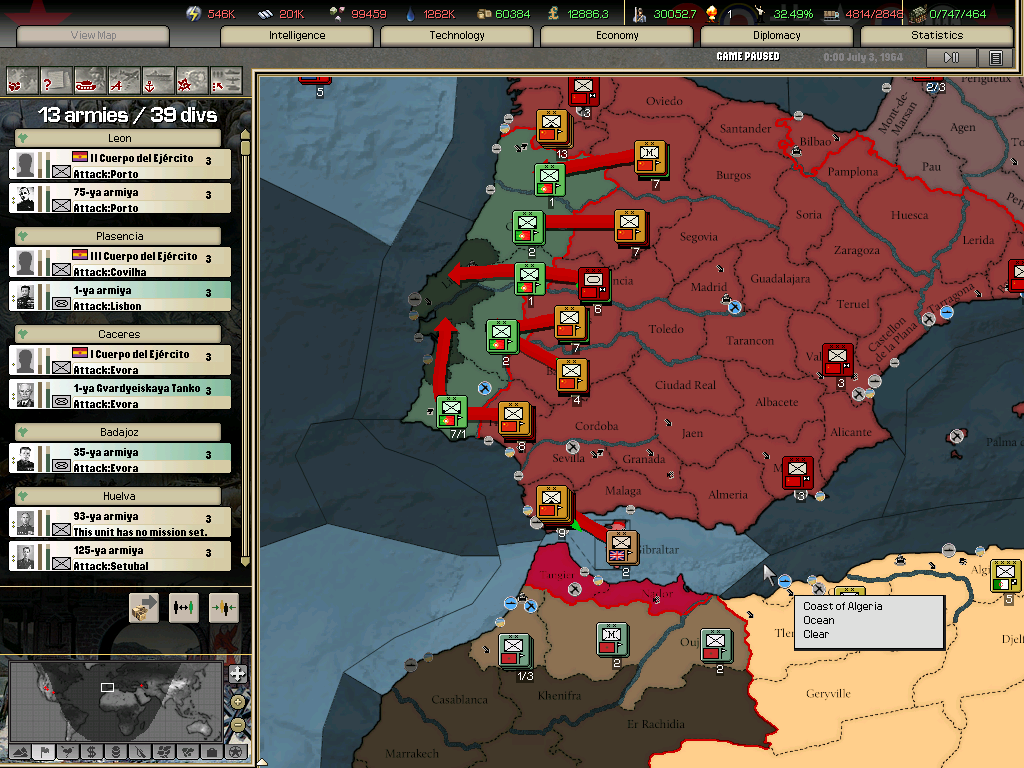The height and width of the screenshot is (768, 1024).
Task: Toggle the pause/play button
Action: point(951,58)
